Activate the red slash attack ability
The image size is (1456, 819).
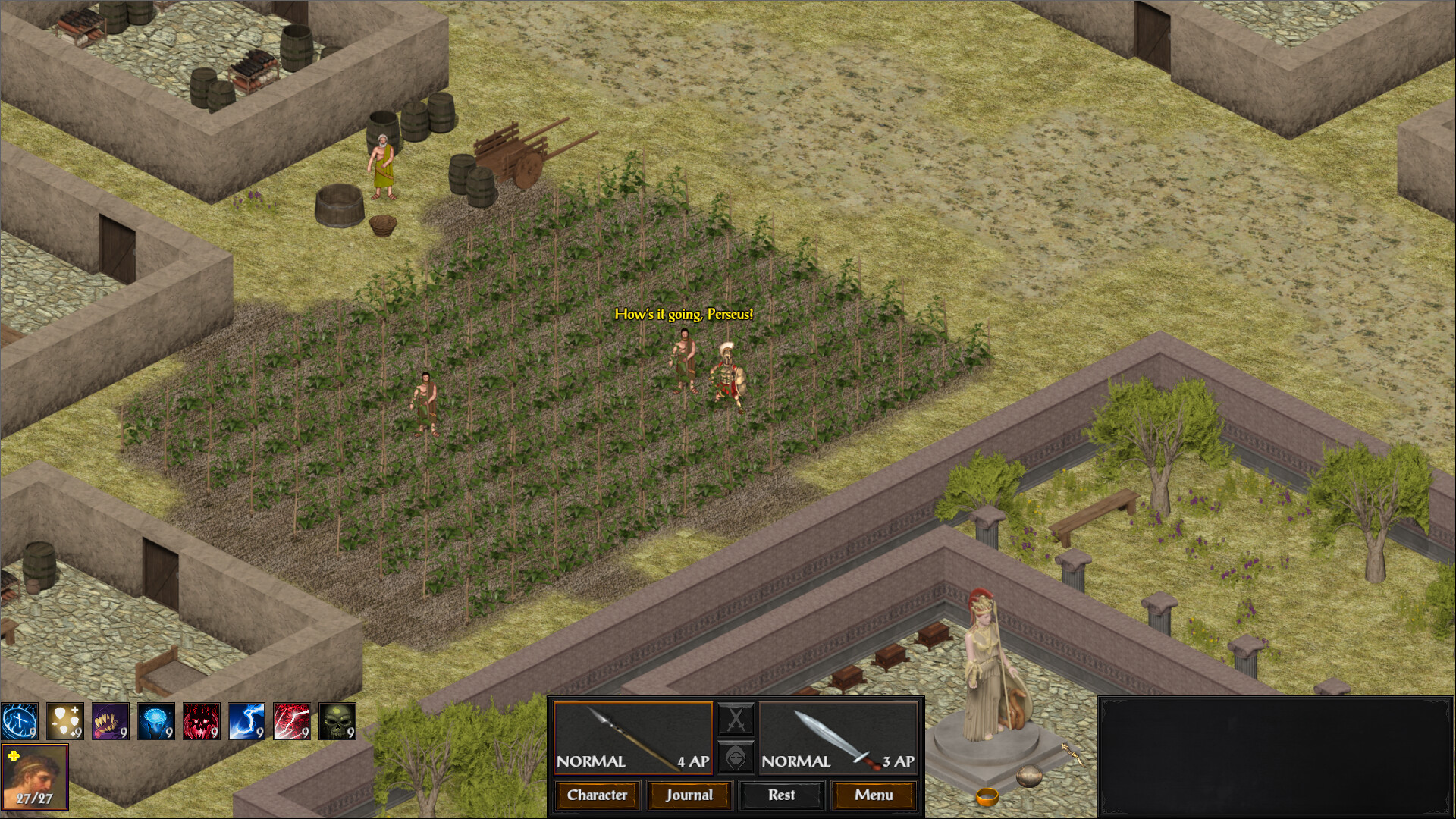pyautogui.click(x=293, y=720)
